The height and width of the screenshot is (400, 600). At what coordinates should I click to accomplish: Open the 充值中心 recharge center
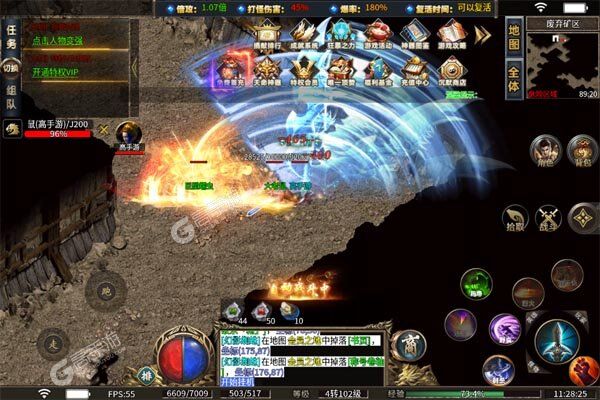click(414, 72)
